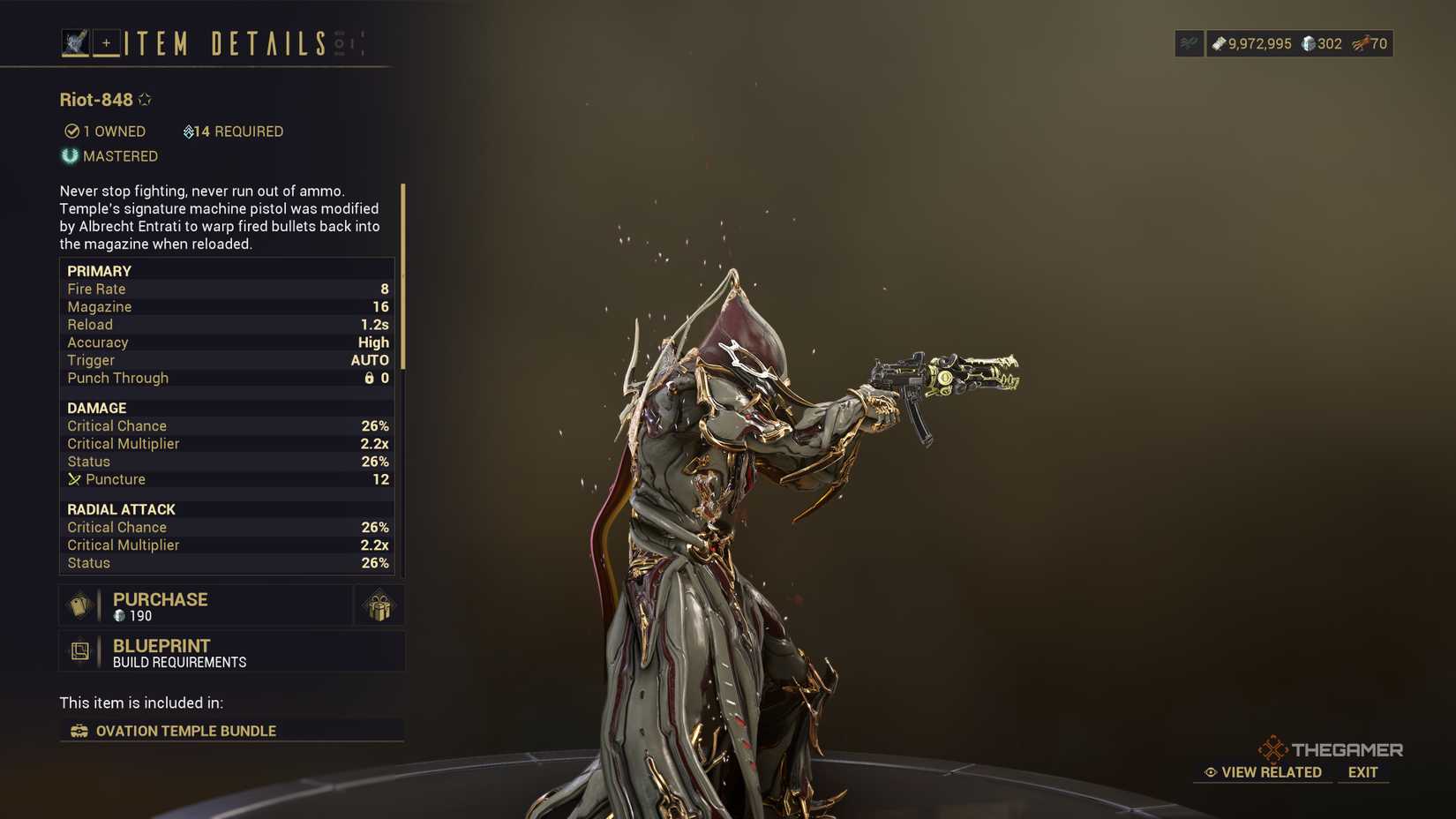Click the gift icon next to Purchase
Image resolution: width=1456 pixels, height=819 pixels.
[x=379, y=605]
